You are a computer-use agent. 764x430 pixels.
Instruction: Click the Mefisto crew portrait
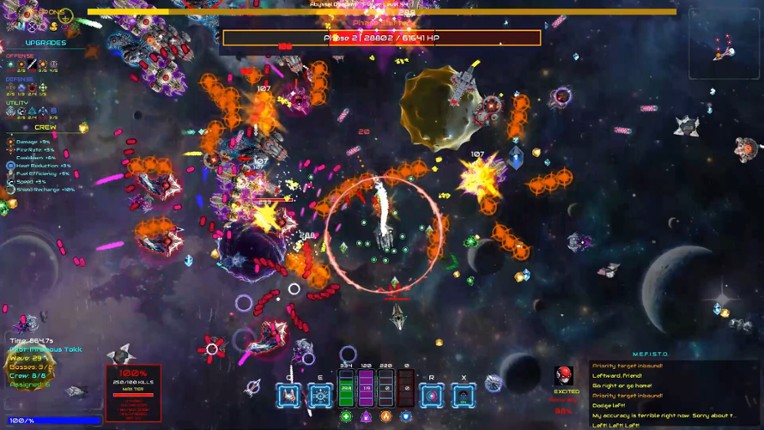564,377
